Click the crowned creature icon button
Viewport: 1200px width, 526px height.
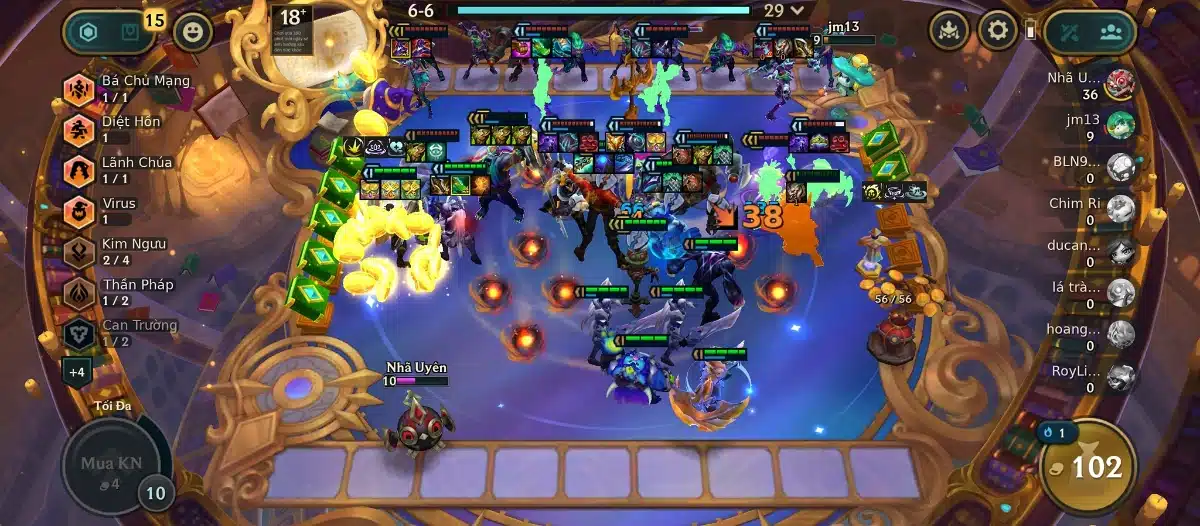click(949, 31)
